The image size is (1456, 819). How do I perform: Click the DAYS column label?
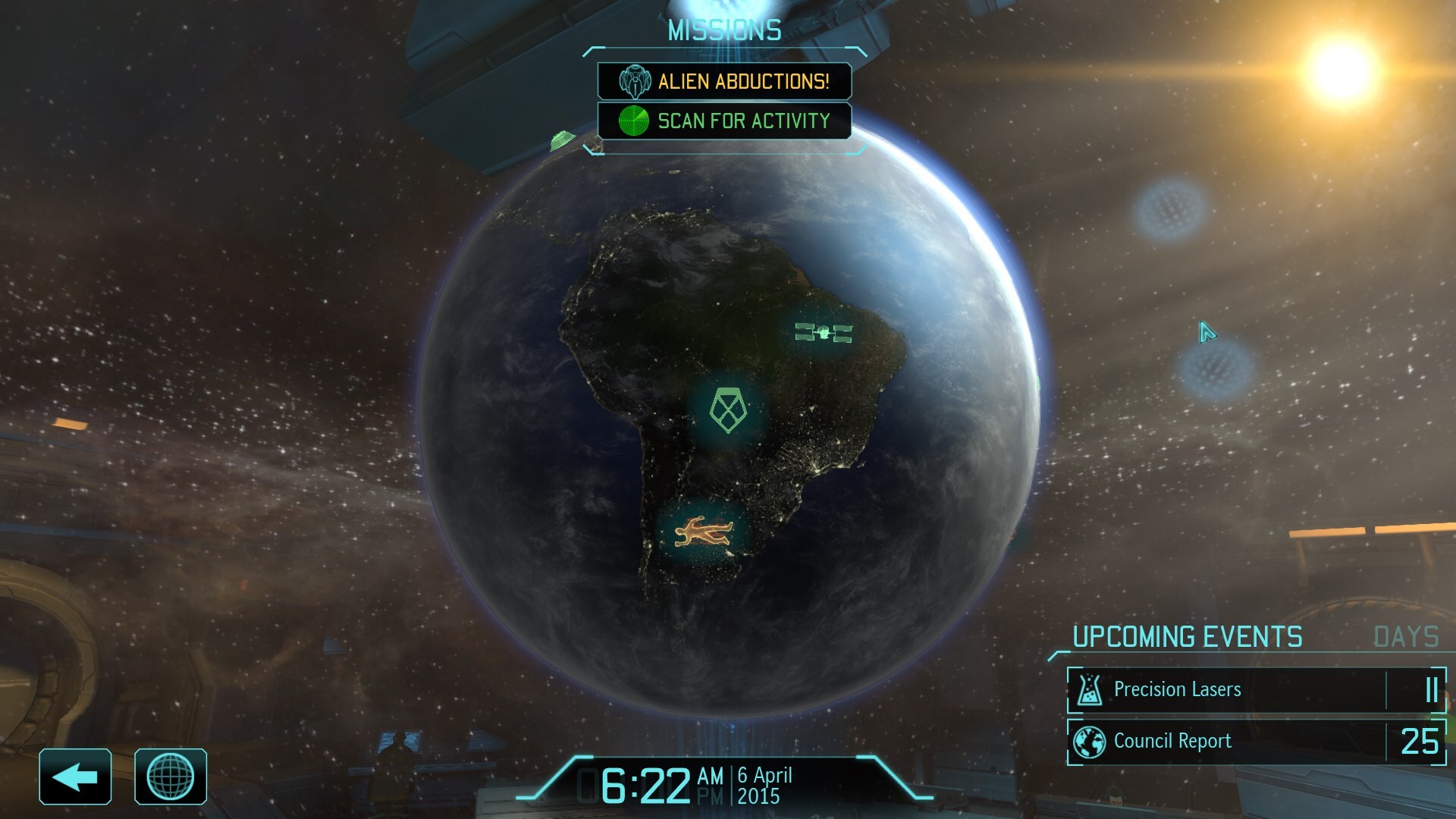(1403, 637)
